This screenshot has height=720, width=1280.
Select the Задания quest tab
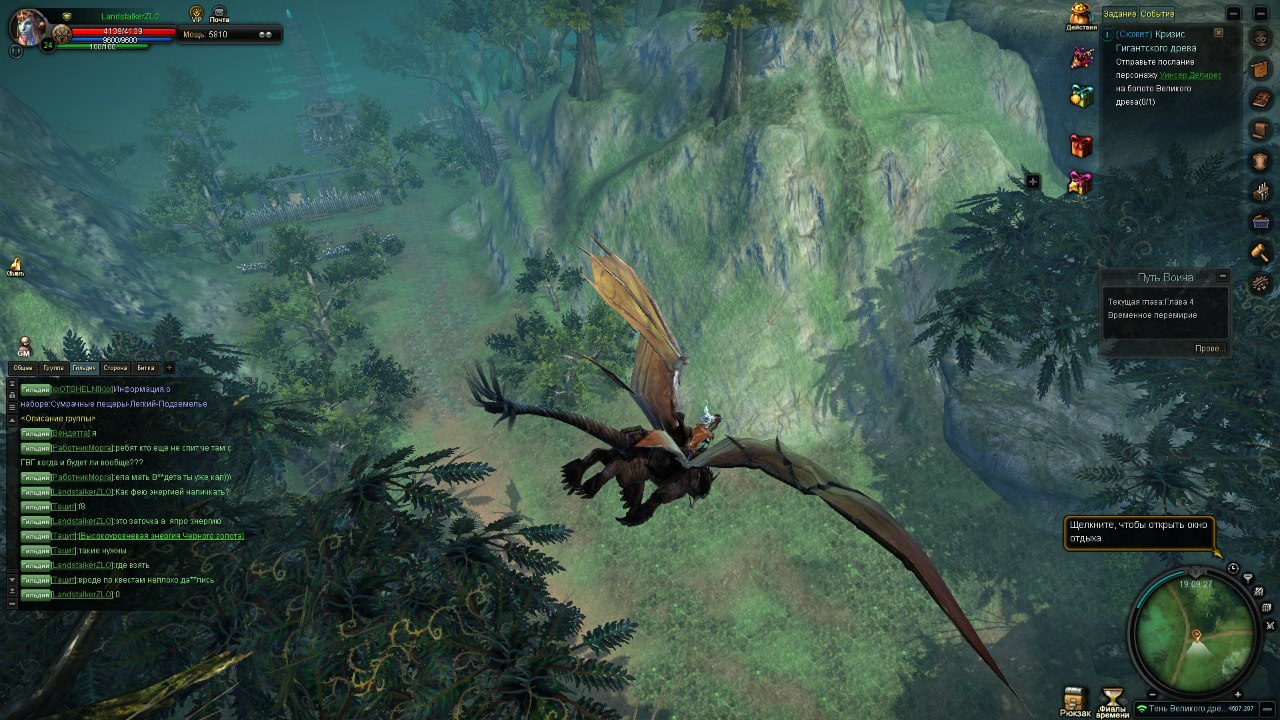click(x=1119, y=14)
